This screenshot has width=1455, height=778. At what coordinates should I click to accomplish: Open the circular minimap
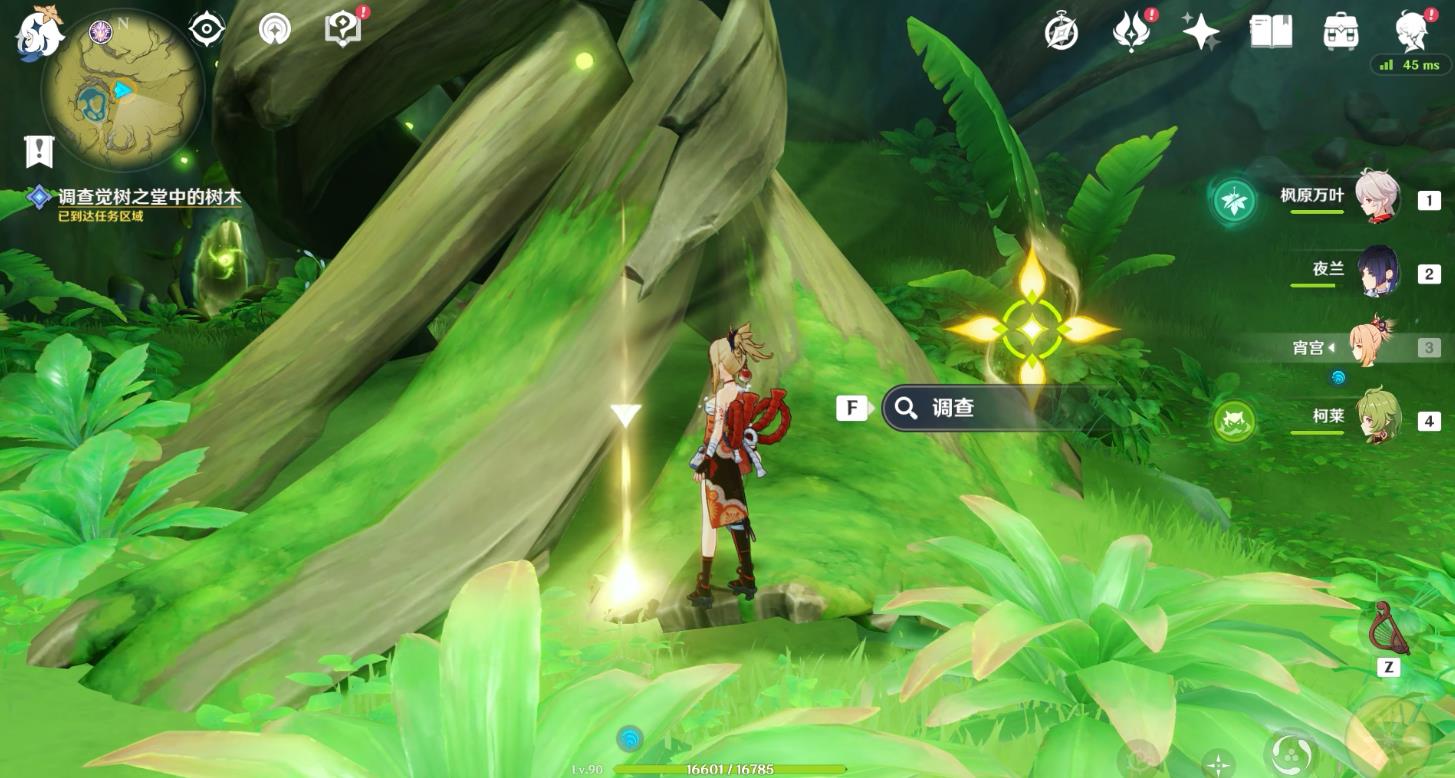122,92
